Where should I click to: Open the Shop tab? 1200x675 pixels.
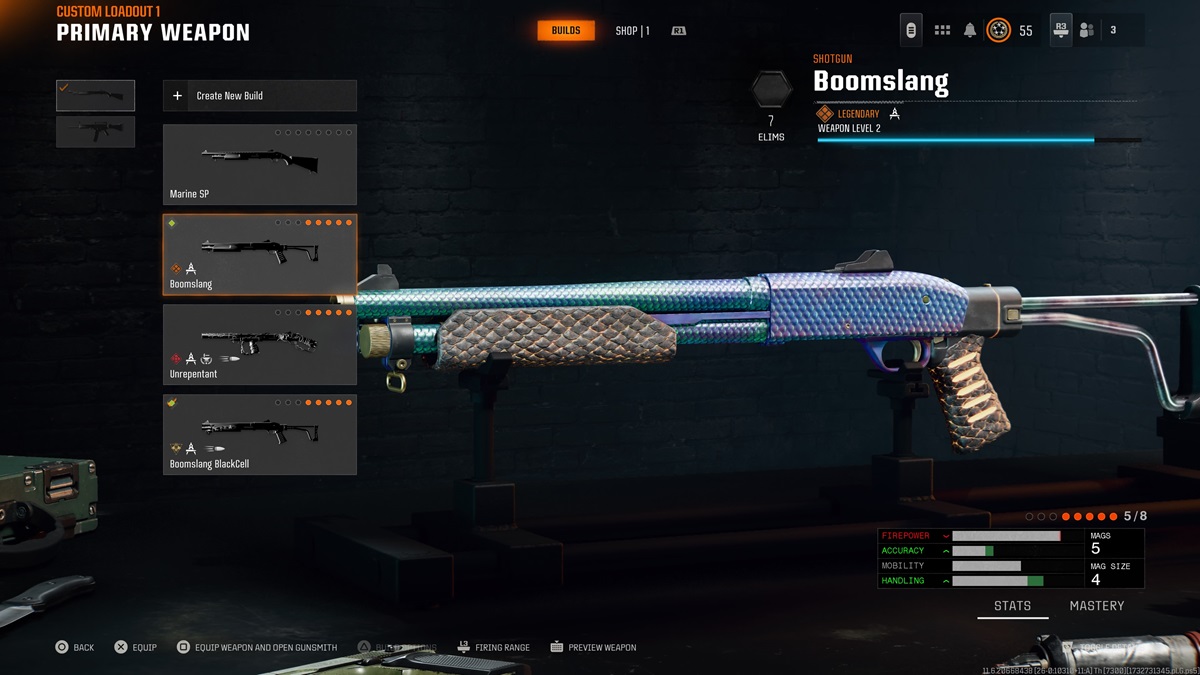[632, 31]
